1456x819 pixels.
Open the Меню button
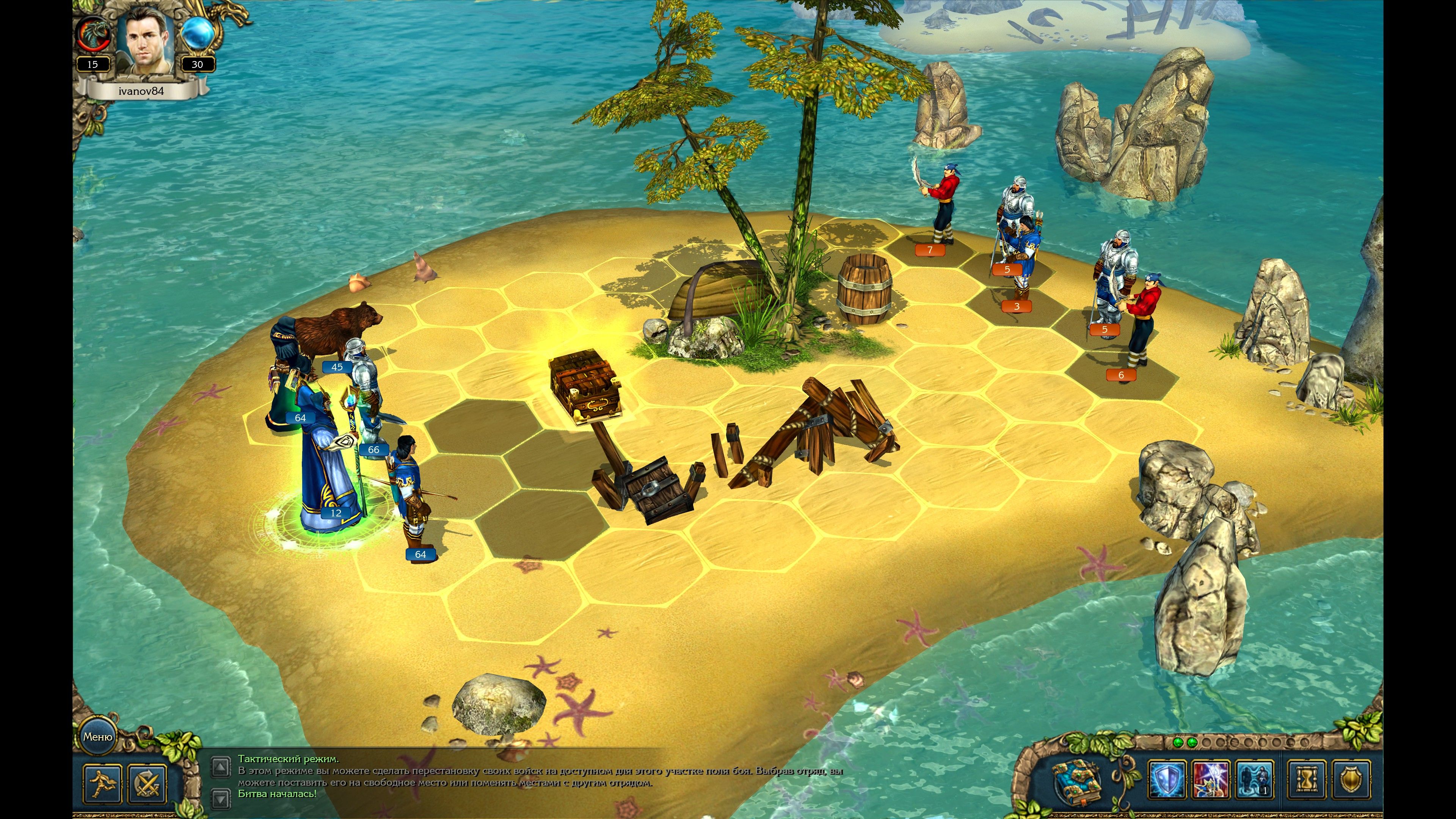coord(98,736)
